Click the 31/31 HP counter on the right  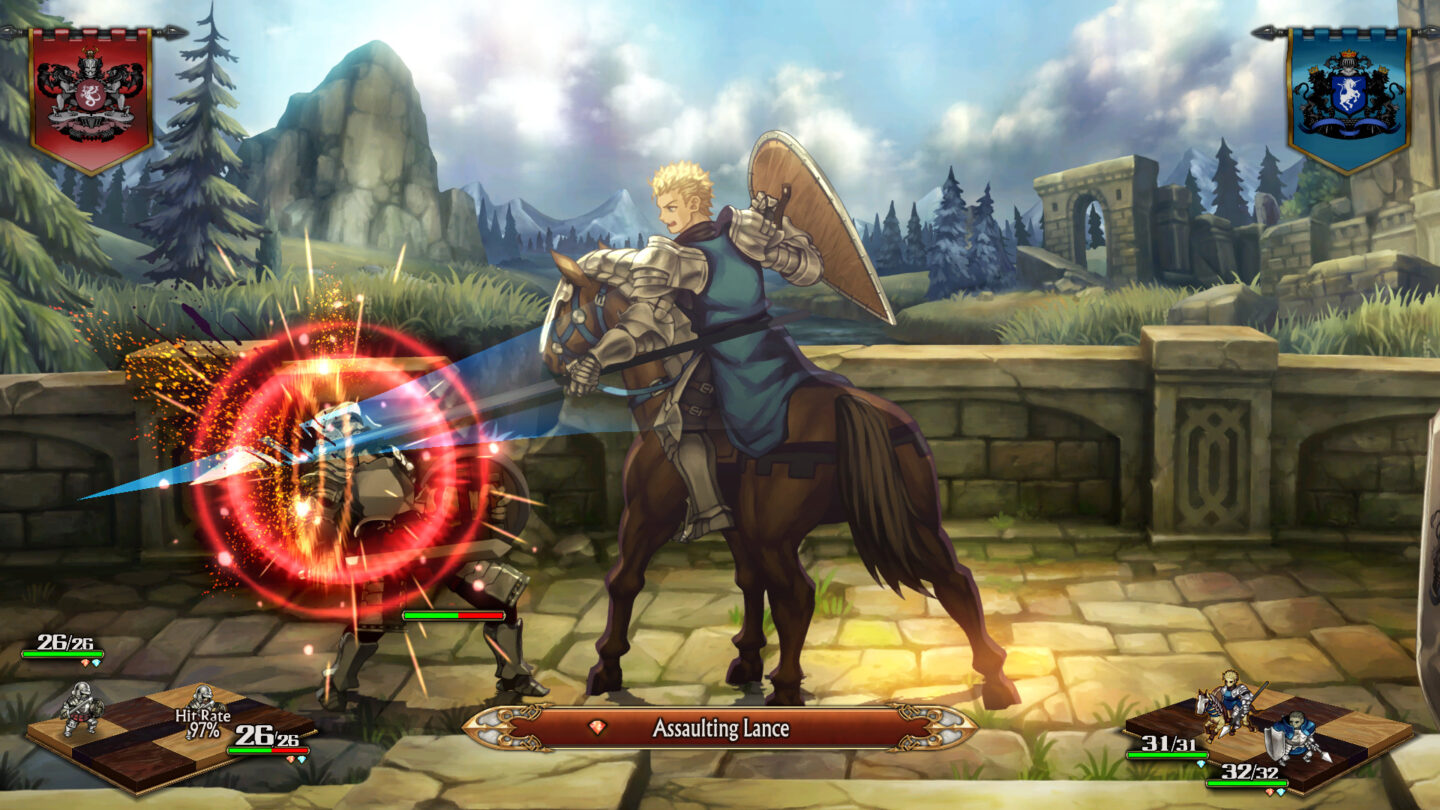[x=1168, y=743]
